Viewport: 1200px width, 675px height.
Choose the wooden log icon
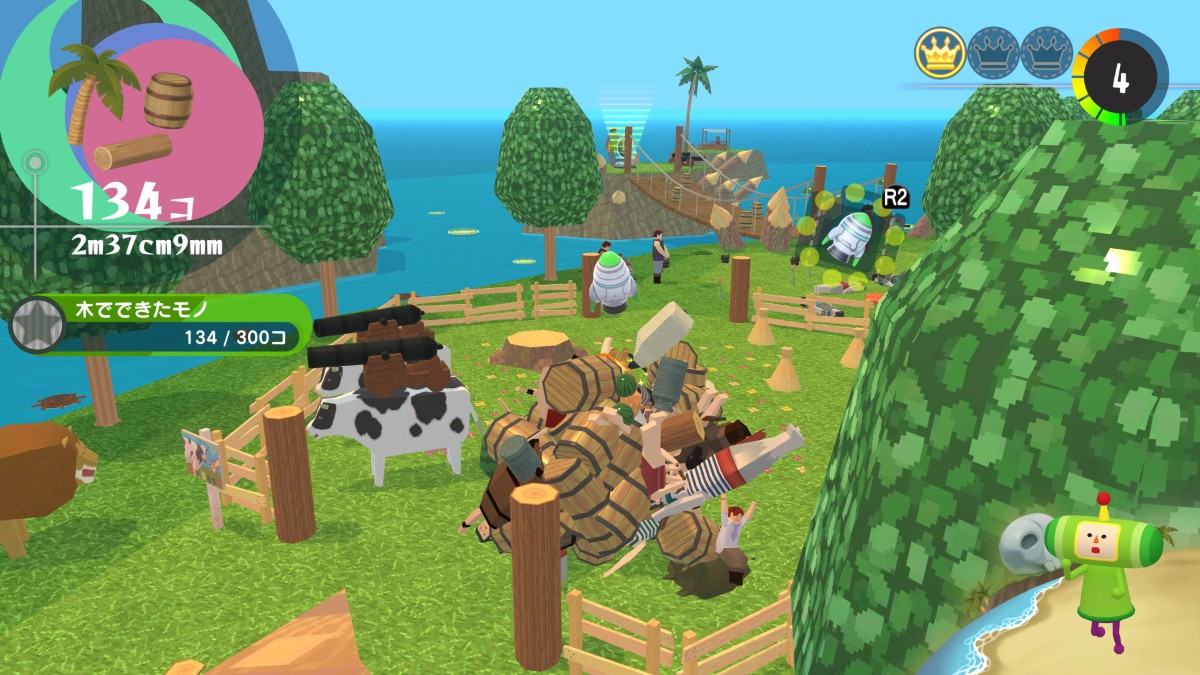[133, 151]
